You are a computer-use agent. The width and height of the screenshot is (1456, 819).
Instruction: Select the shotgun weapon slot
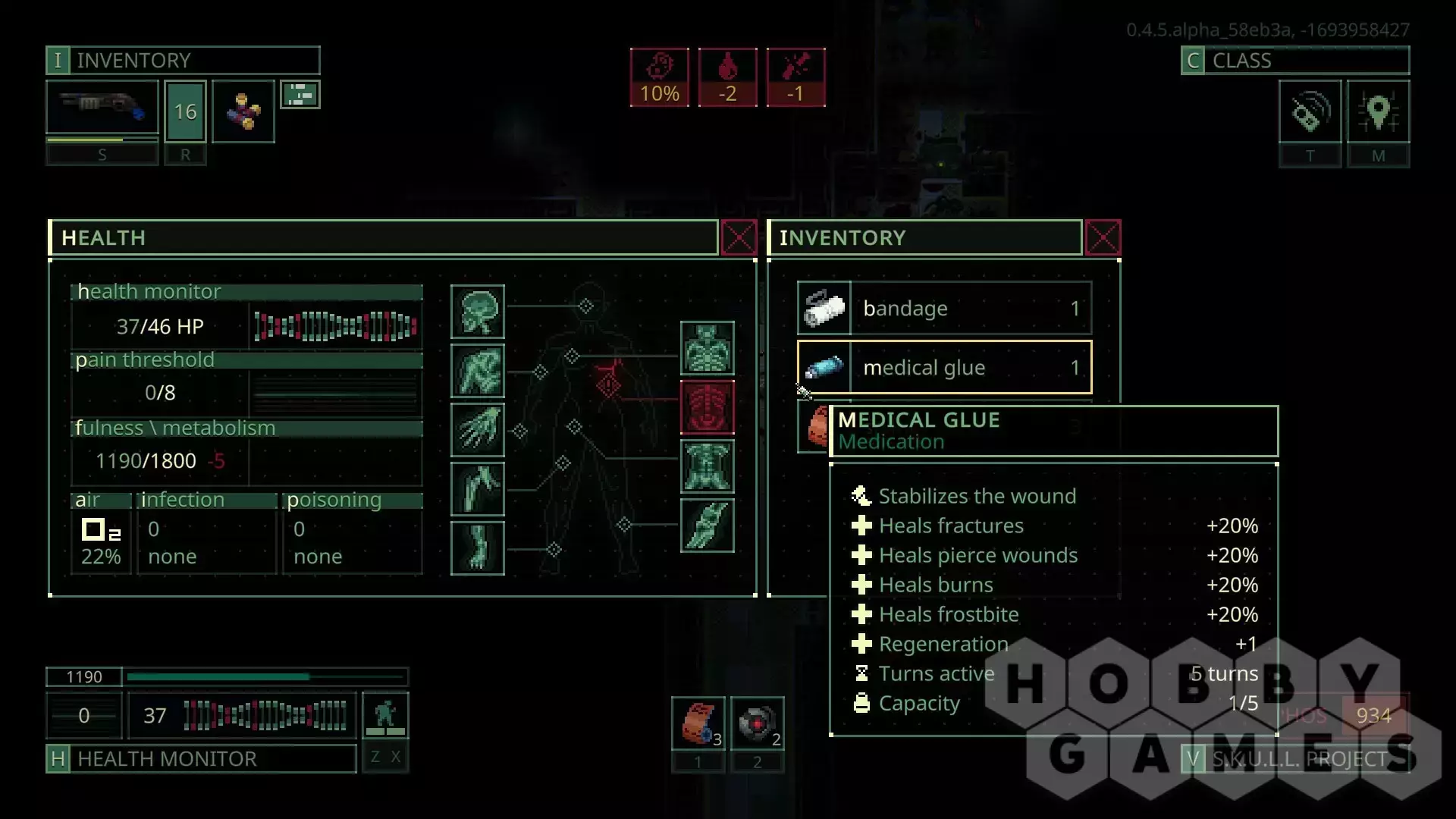tap(102, 108)
